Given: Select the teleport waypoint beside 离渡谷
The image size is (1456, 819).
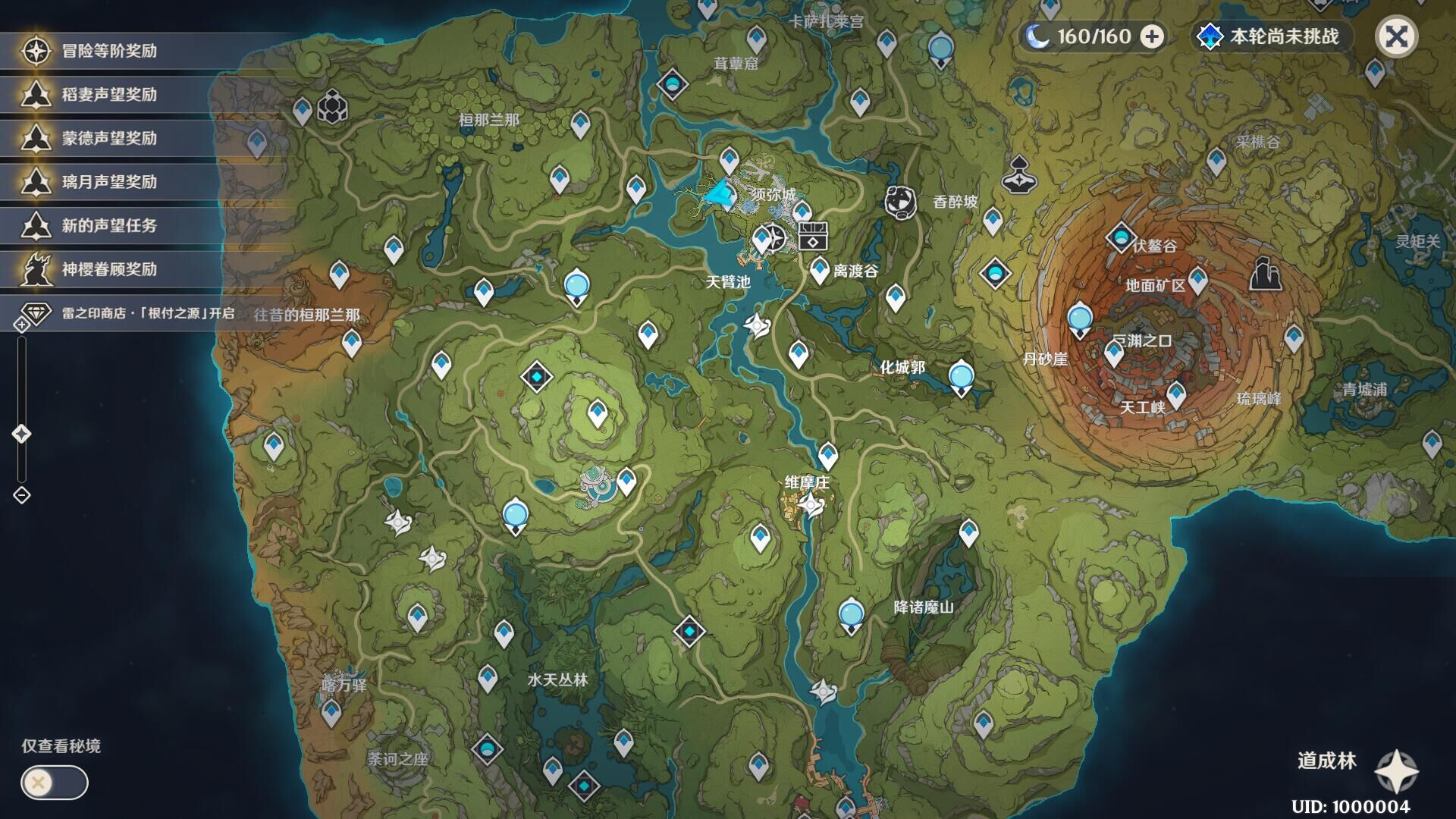Looking at the screenshot, I should point(819,269).
